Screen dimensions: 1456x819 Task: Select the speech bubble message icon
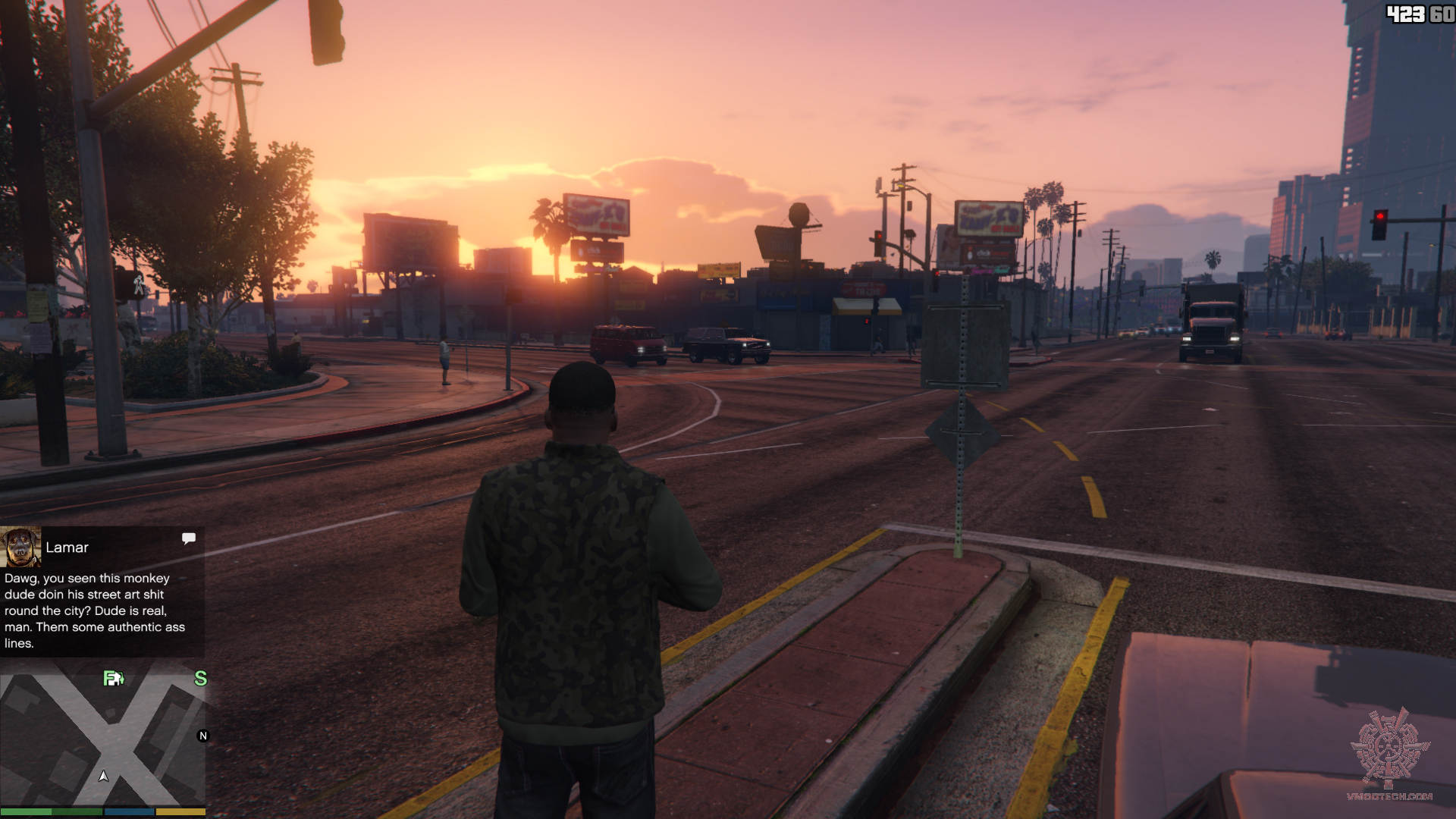[x=189, y=538]
